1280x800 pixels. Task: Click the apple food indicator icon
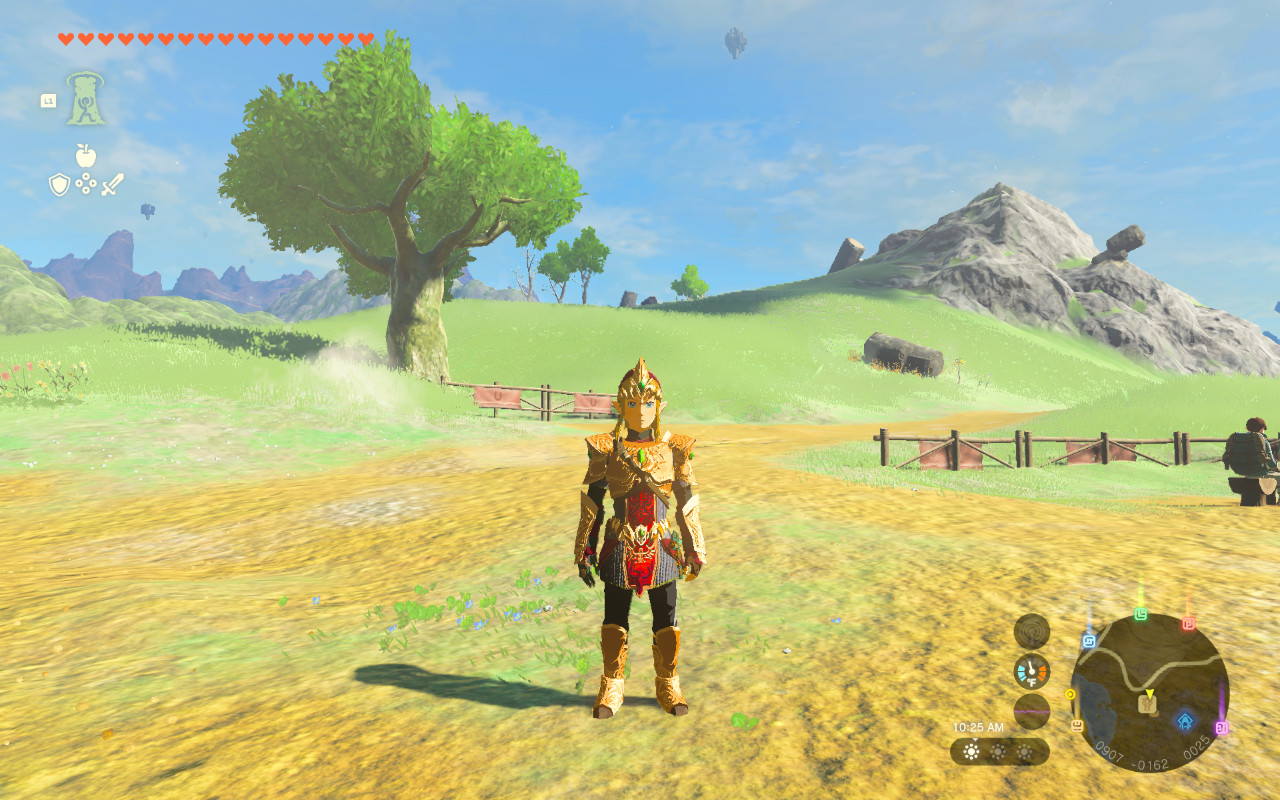pyautogui.click(x=85, y=154)
